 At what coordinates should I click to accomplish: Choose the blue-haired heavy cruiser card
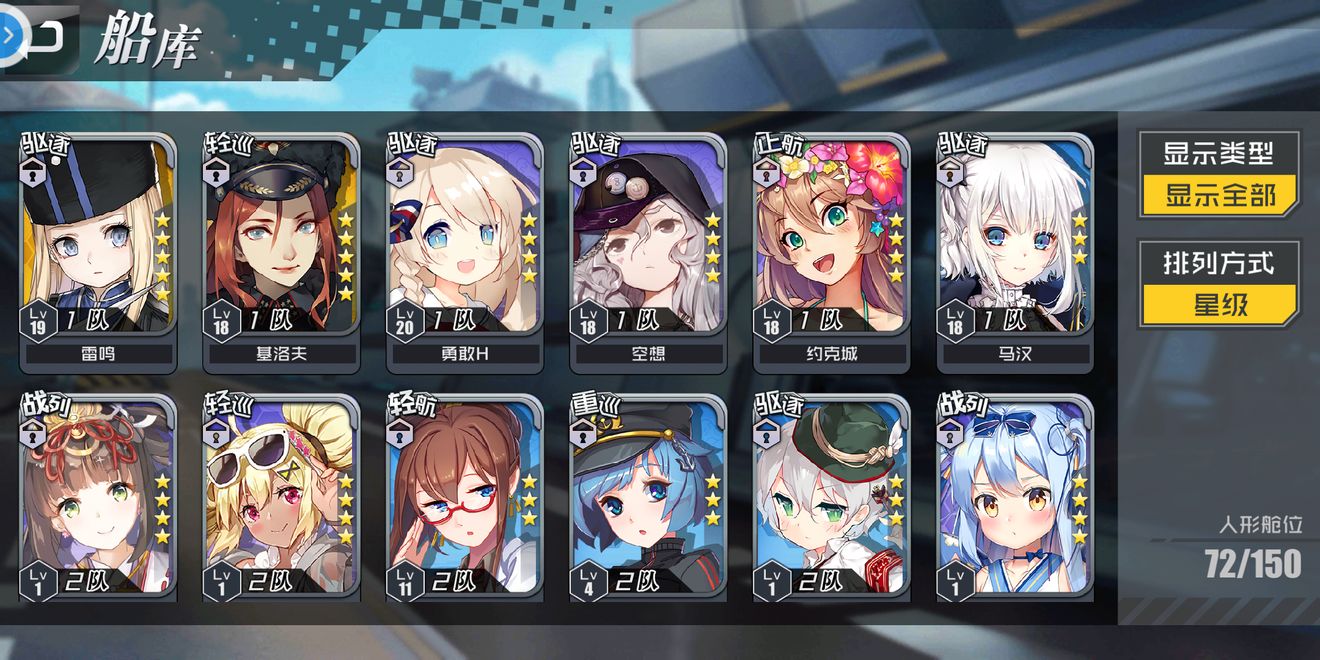[648, 500]
